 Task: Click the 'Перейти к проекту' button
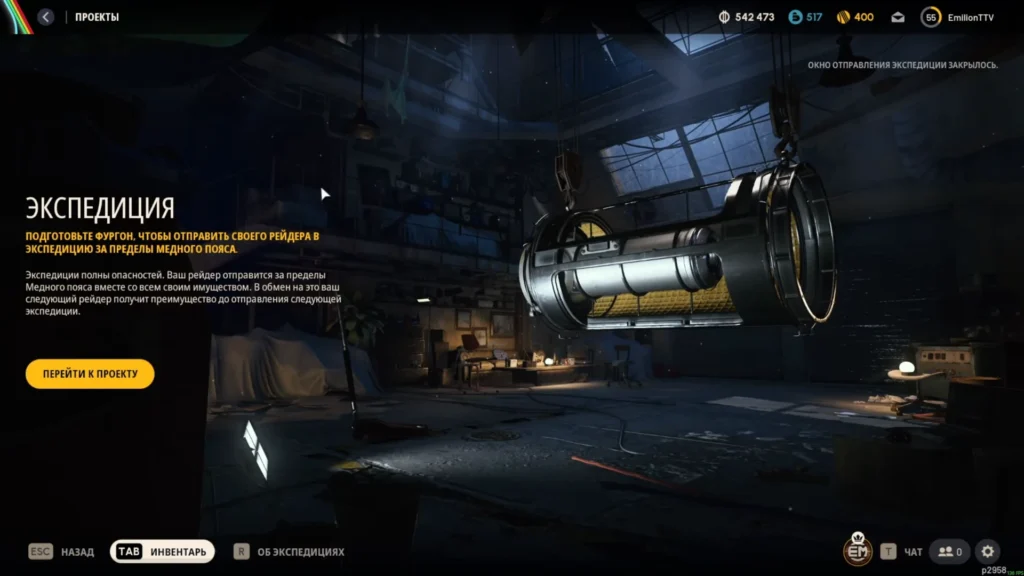tap(90, 374)
